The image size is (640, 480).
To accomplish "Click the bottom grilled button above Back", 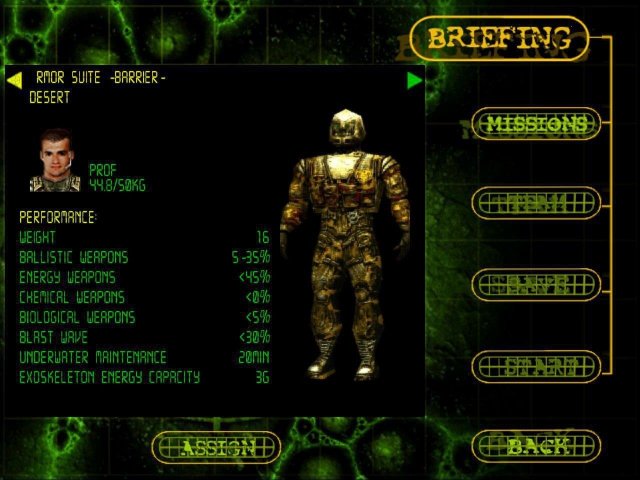I will click(536, 365).
